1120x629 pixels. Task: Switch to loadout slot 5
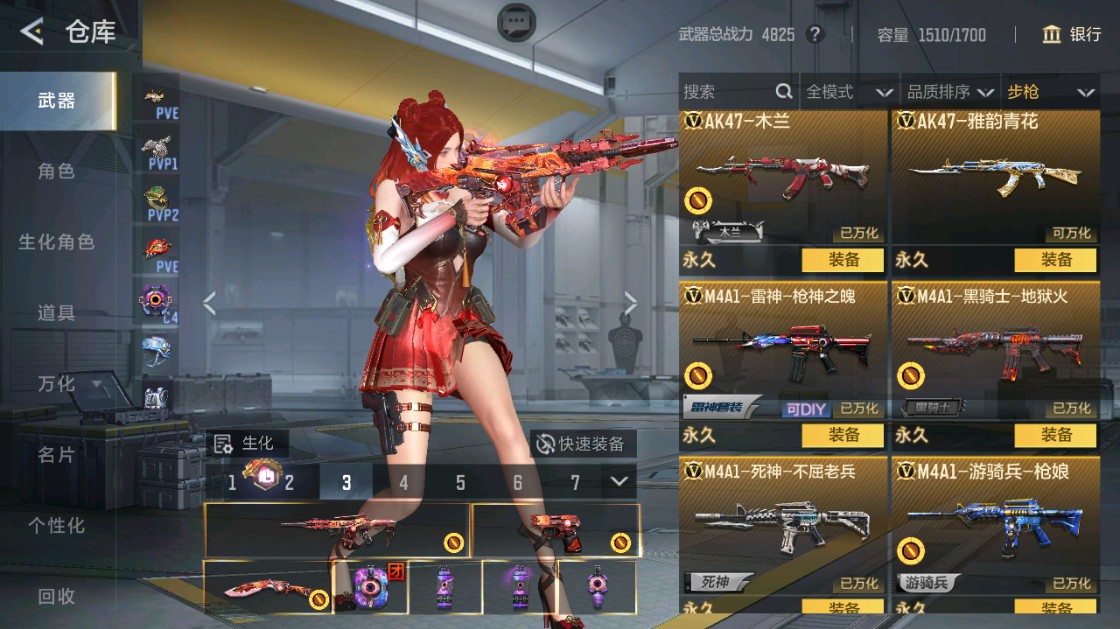[460, 483]
